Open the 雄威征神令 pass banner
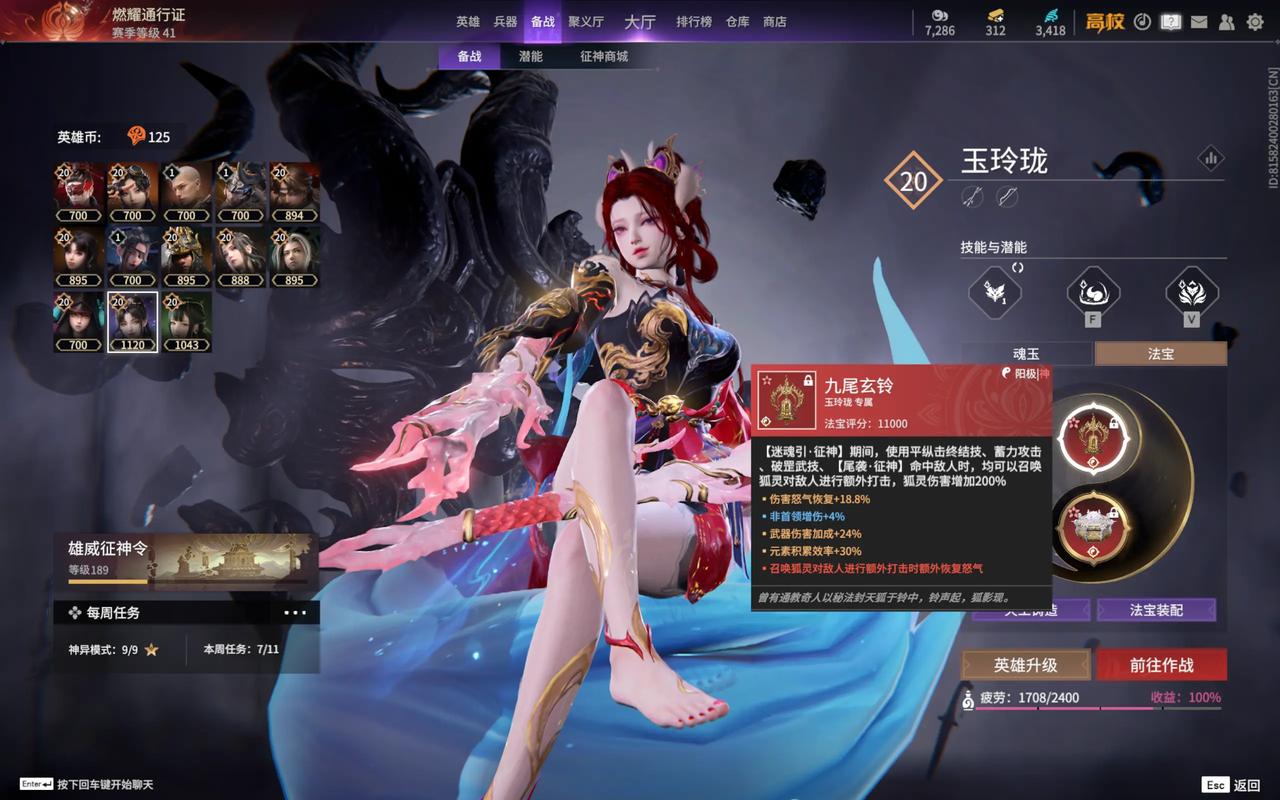Image resolution: width=1280 pixels, height=800 pixels. point(186,560)
